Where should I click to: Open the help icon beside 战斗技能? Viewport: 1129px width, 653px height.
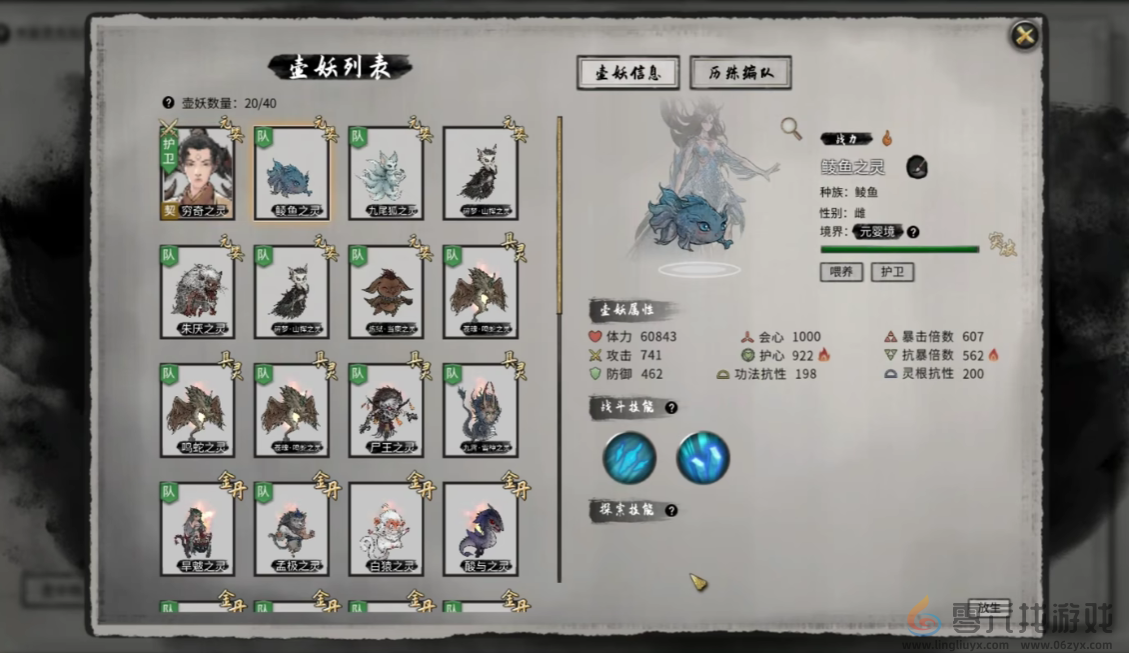tap(672, 407)
